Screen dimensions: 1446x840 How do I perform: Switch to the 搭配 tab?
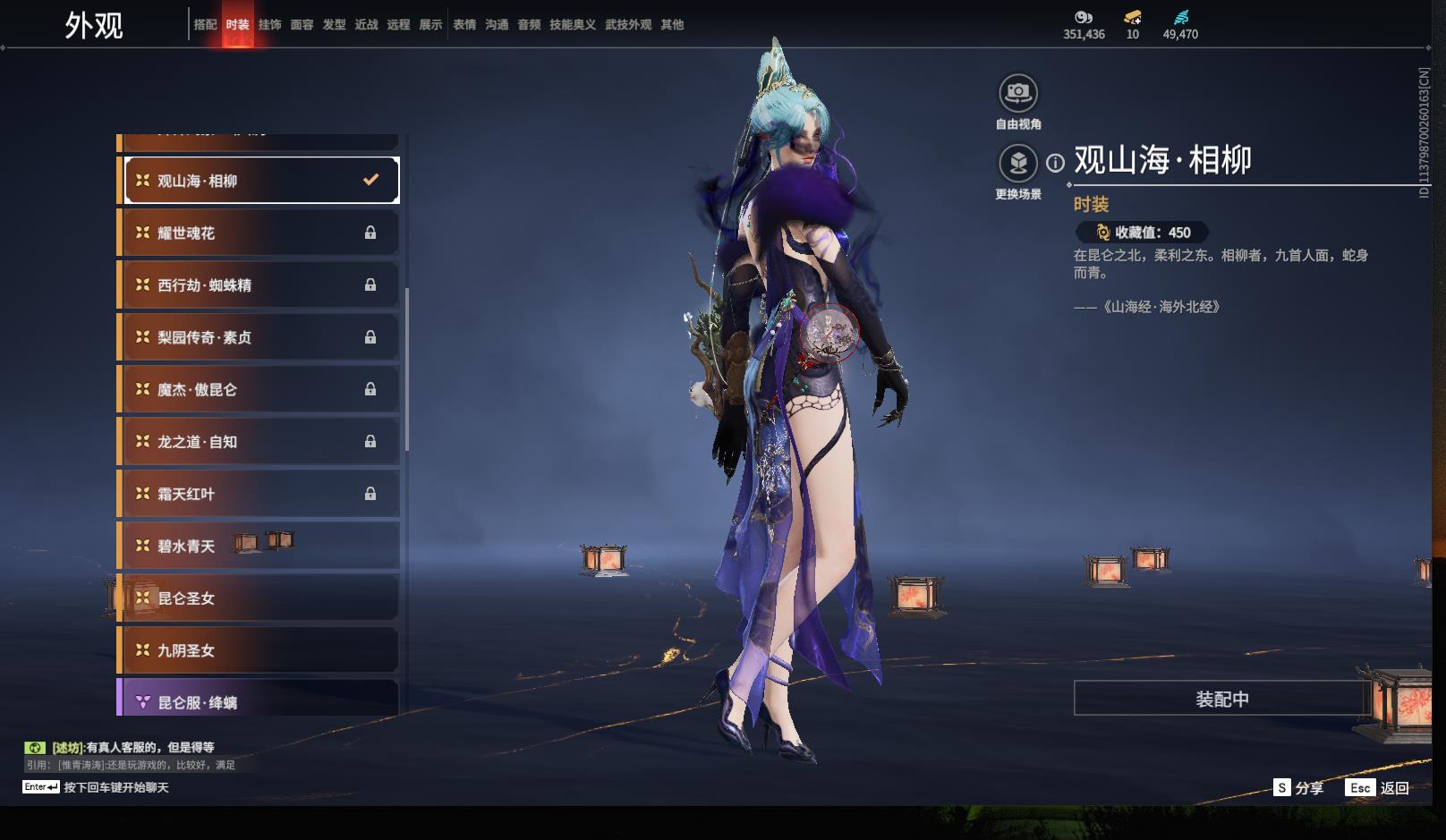pos(205,25)
